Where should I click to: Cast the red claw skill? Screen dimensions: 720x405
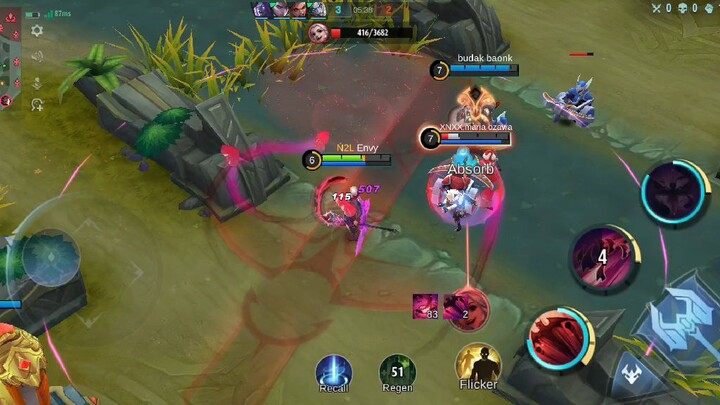[561, 338]
